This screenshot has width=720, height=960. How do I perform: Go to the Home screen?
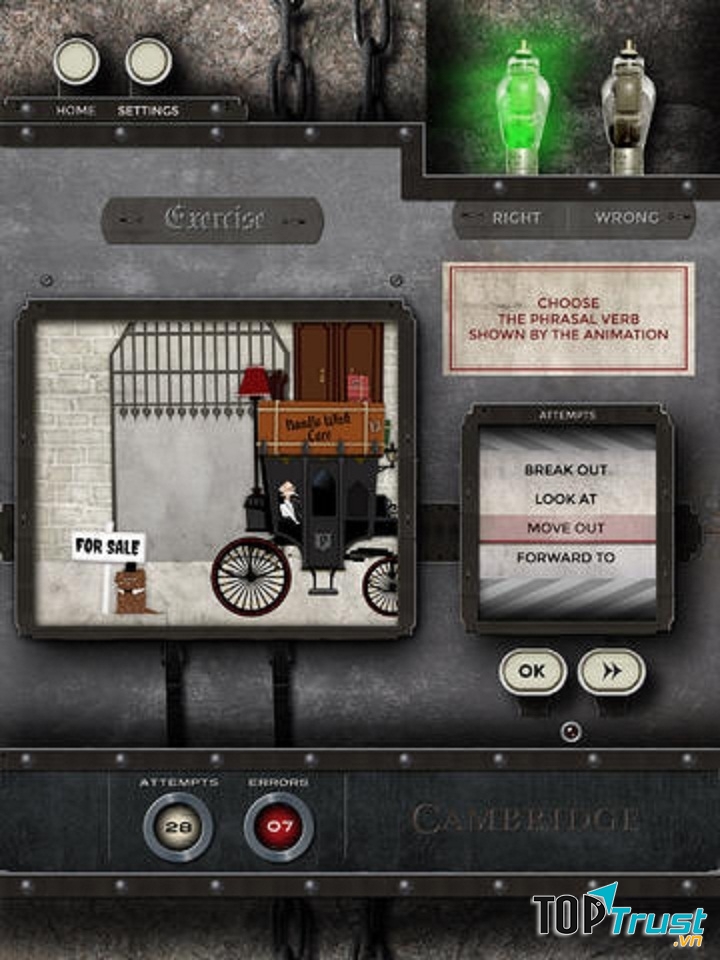click(x=76, y=62)
